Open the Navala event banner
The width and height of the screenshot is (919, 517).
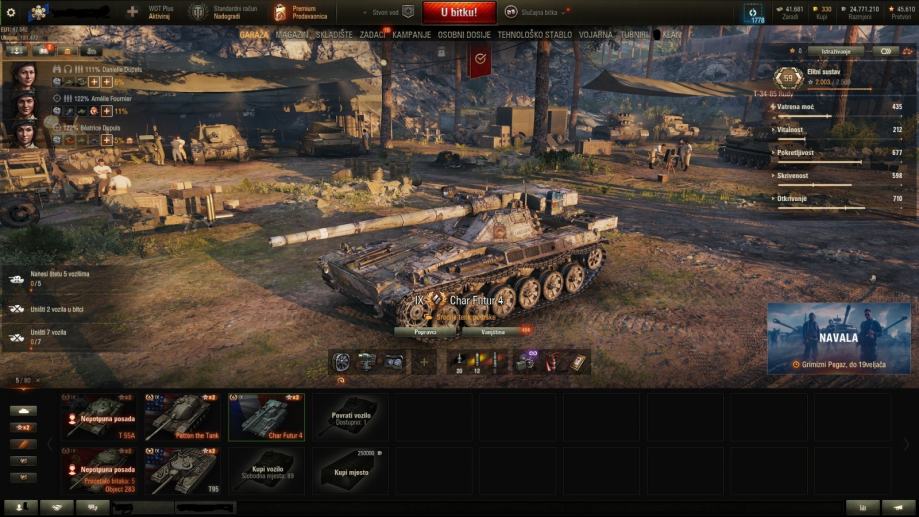coord(839,338)
